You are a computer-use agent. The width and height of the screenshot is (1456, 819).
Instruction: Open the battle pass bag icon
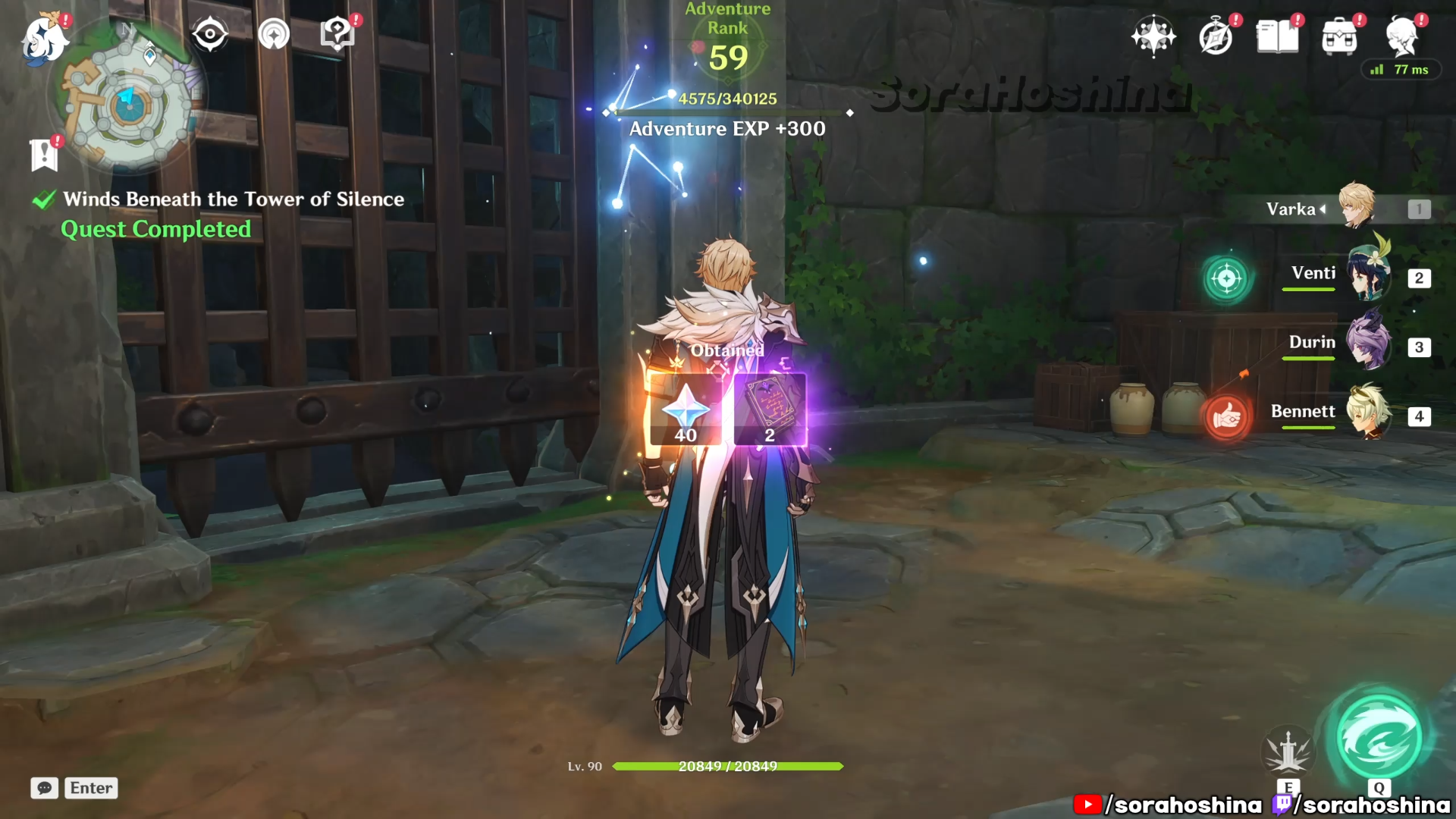pos(1339,36)
